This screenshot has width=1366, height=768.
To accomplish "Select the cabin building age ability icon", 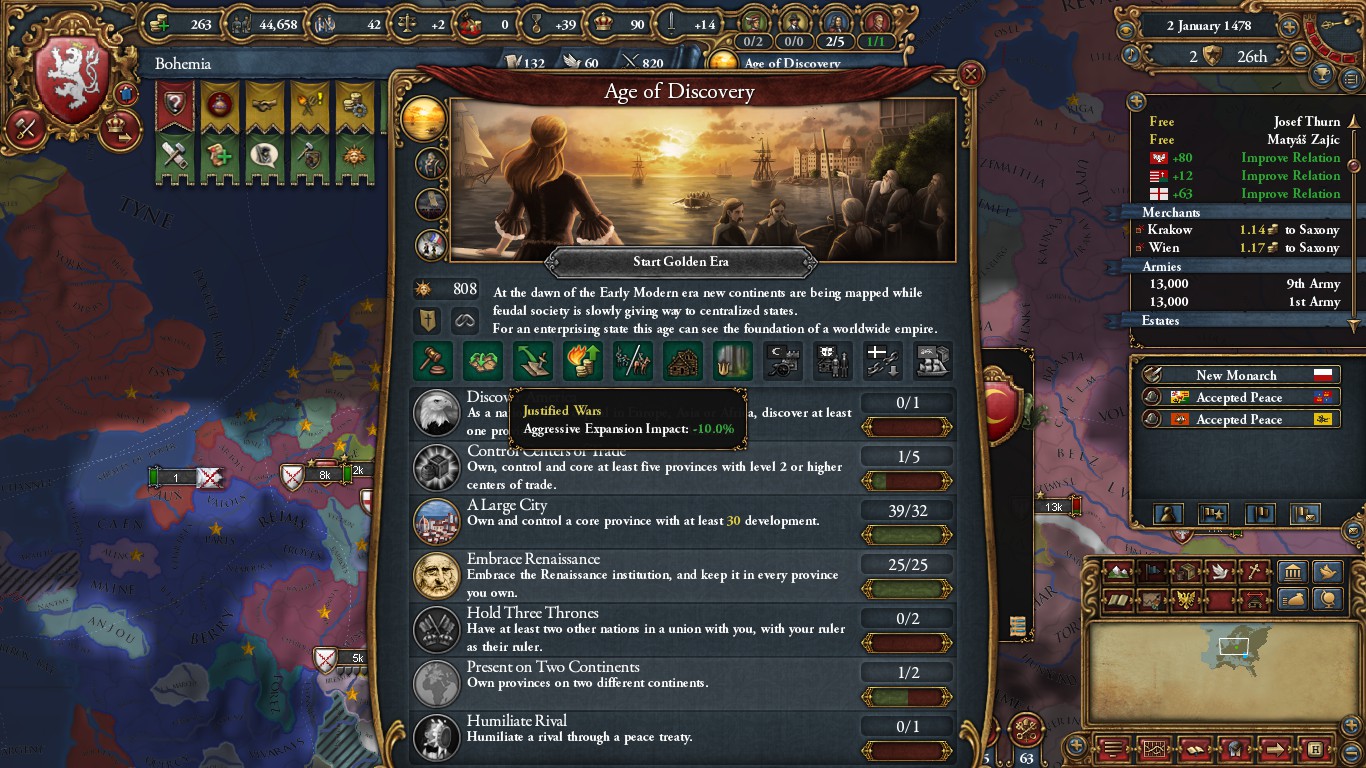I will (683, 360).
